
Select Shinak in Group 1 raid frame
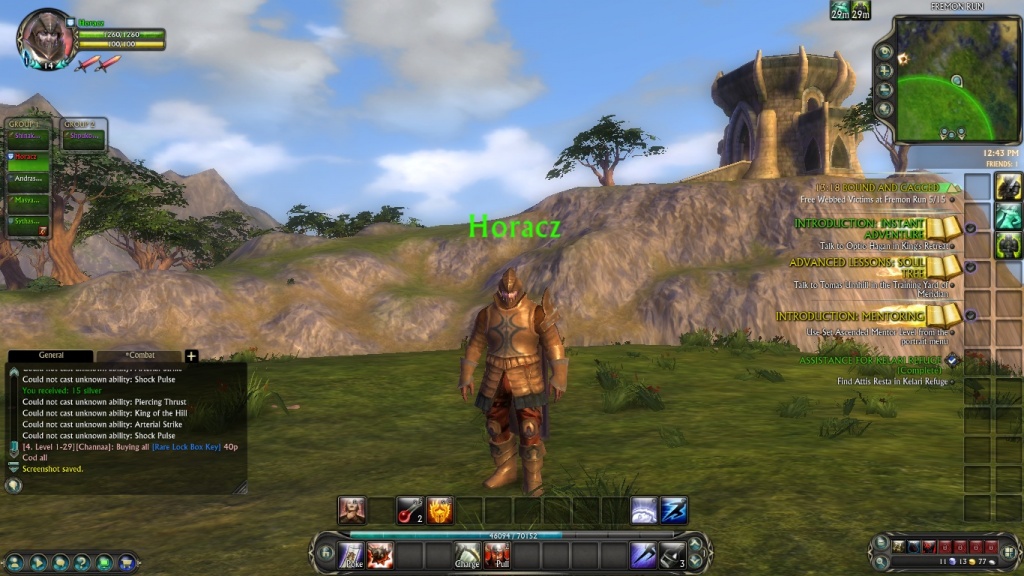[x=28, y=137]
